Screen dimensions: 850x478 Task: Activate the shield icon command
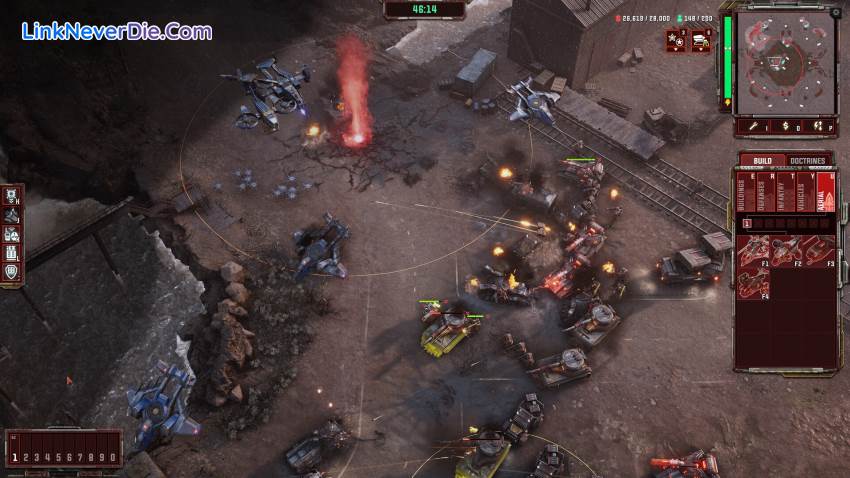(13, 270)
